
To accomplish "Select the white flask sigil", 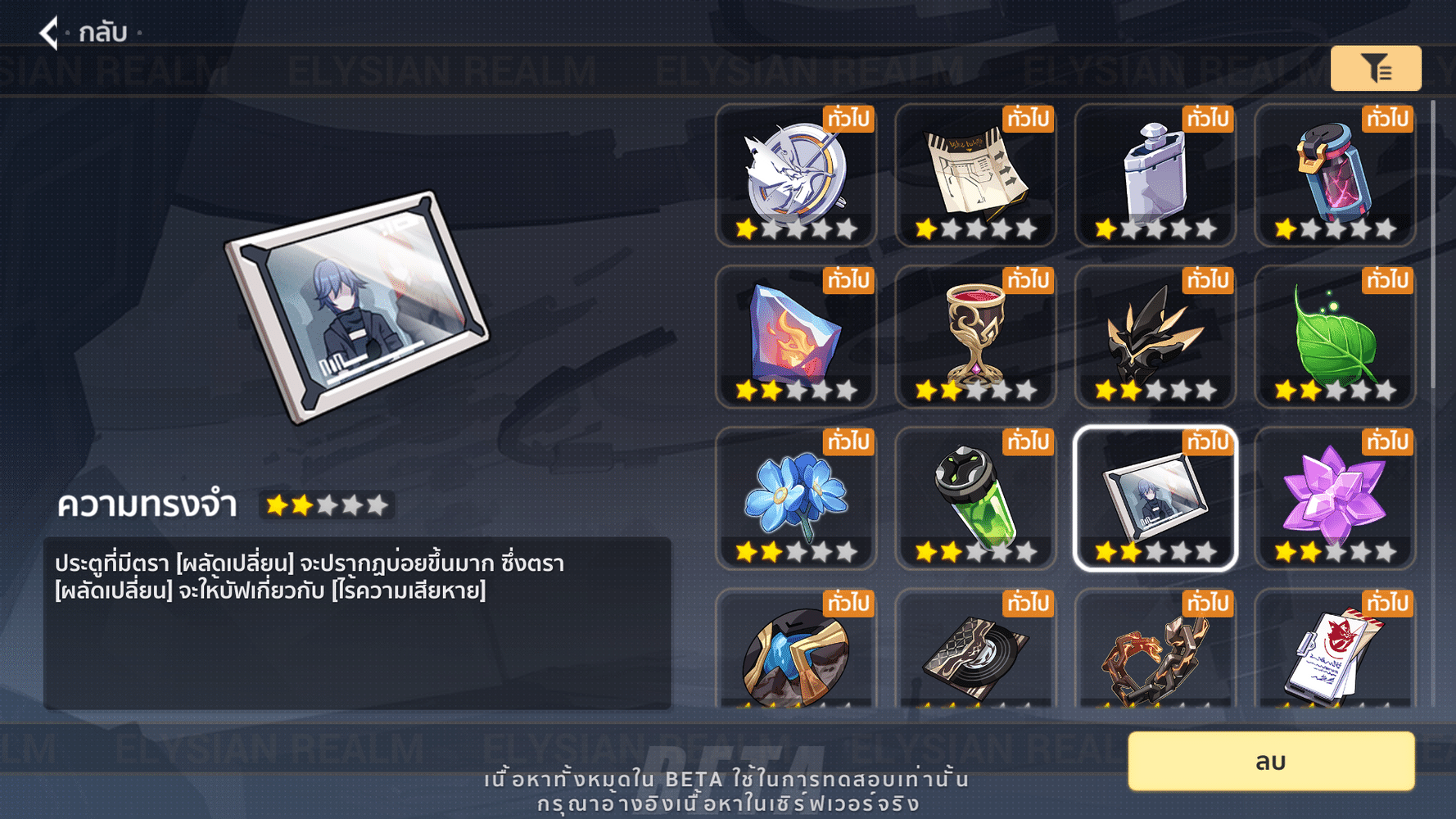I will click(1155, 172).
